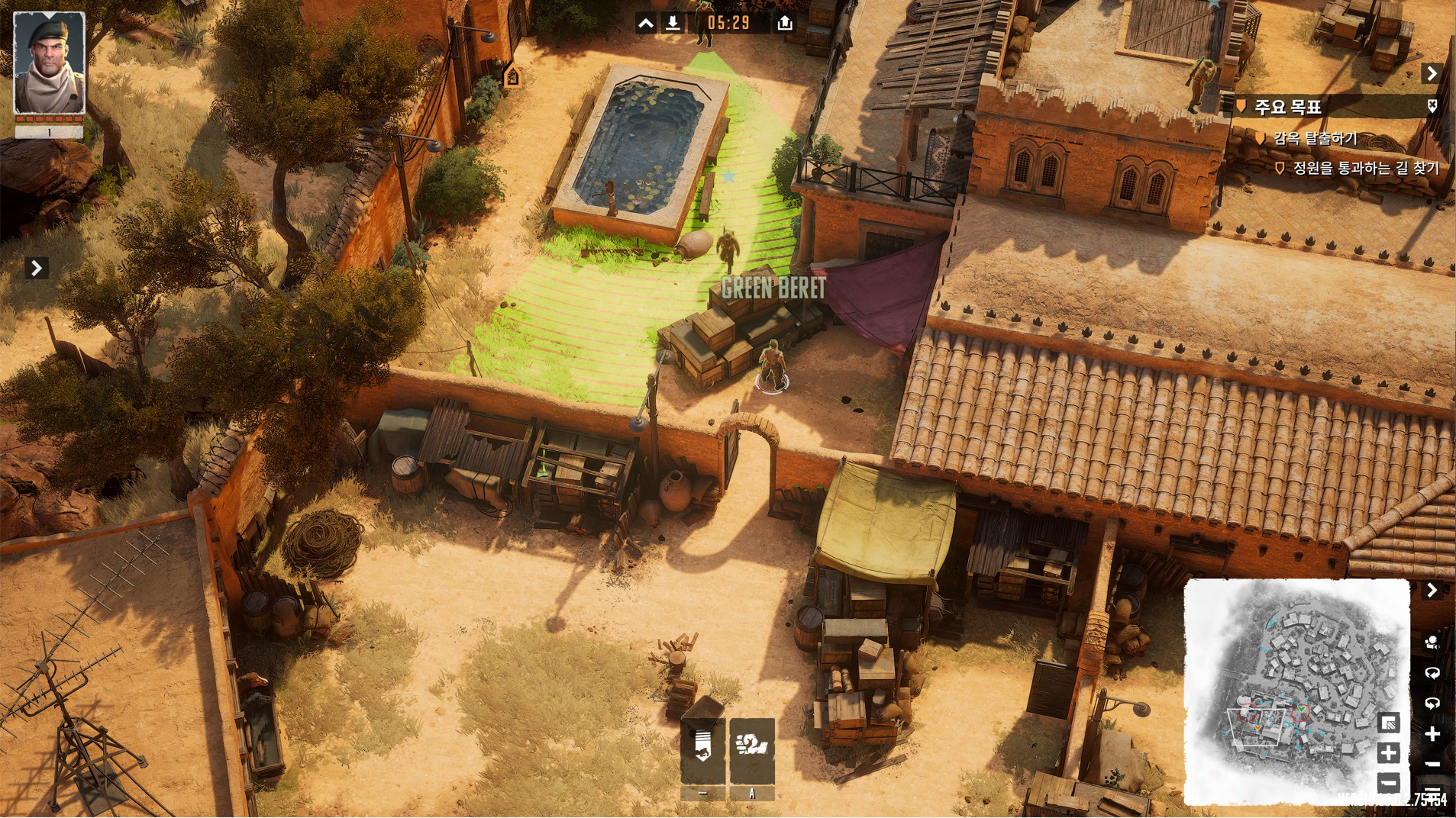
Task: Toggle the enemy view camera icon
Action: tap(1432, 642)
